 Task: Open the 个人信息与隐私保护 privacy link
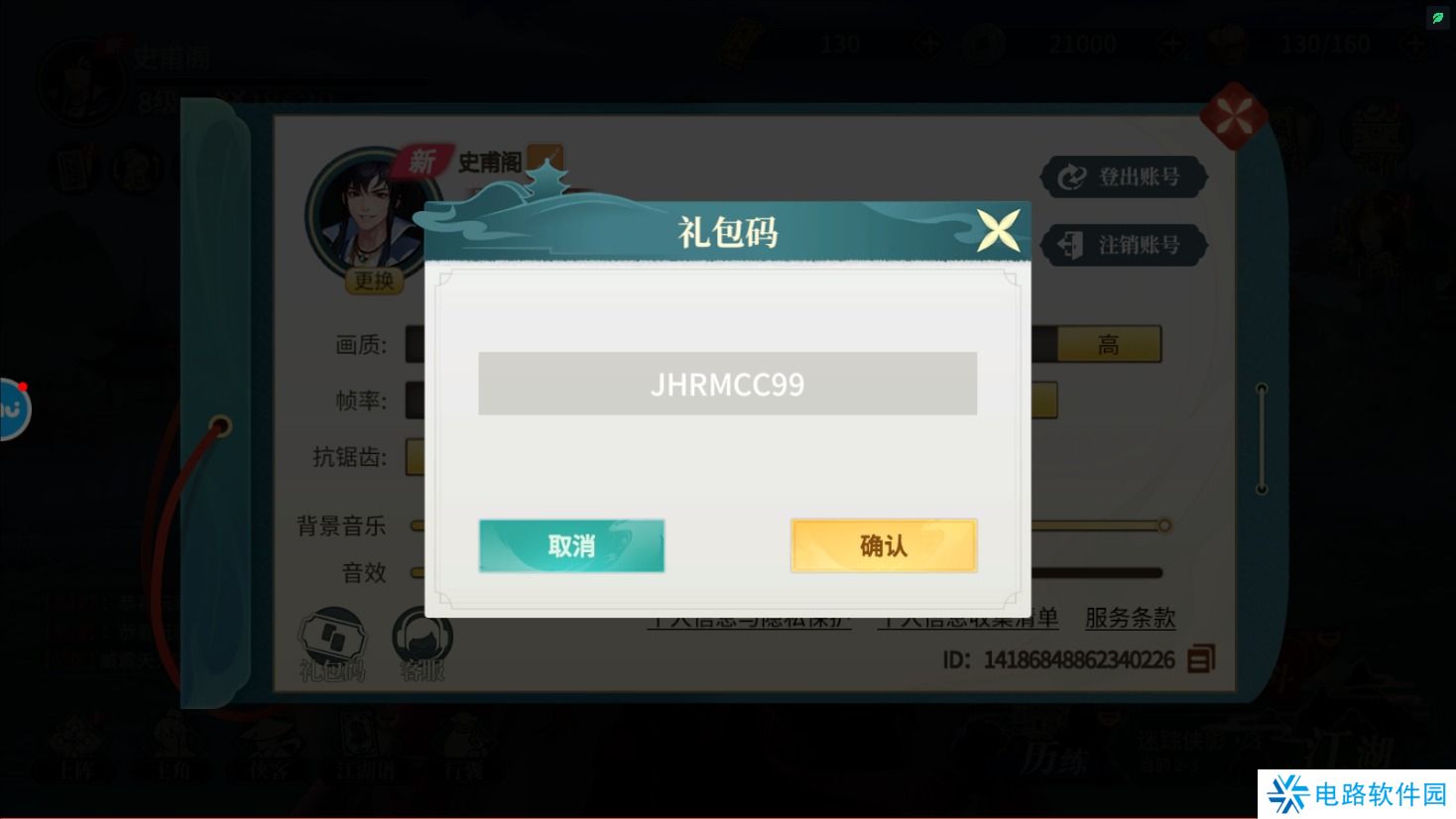pyautogui.click(x=751, y=618)
